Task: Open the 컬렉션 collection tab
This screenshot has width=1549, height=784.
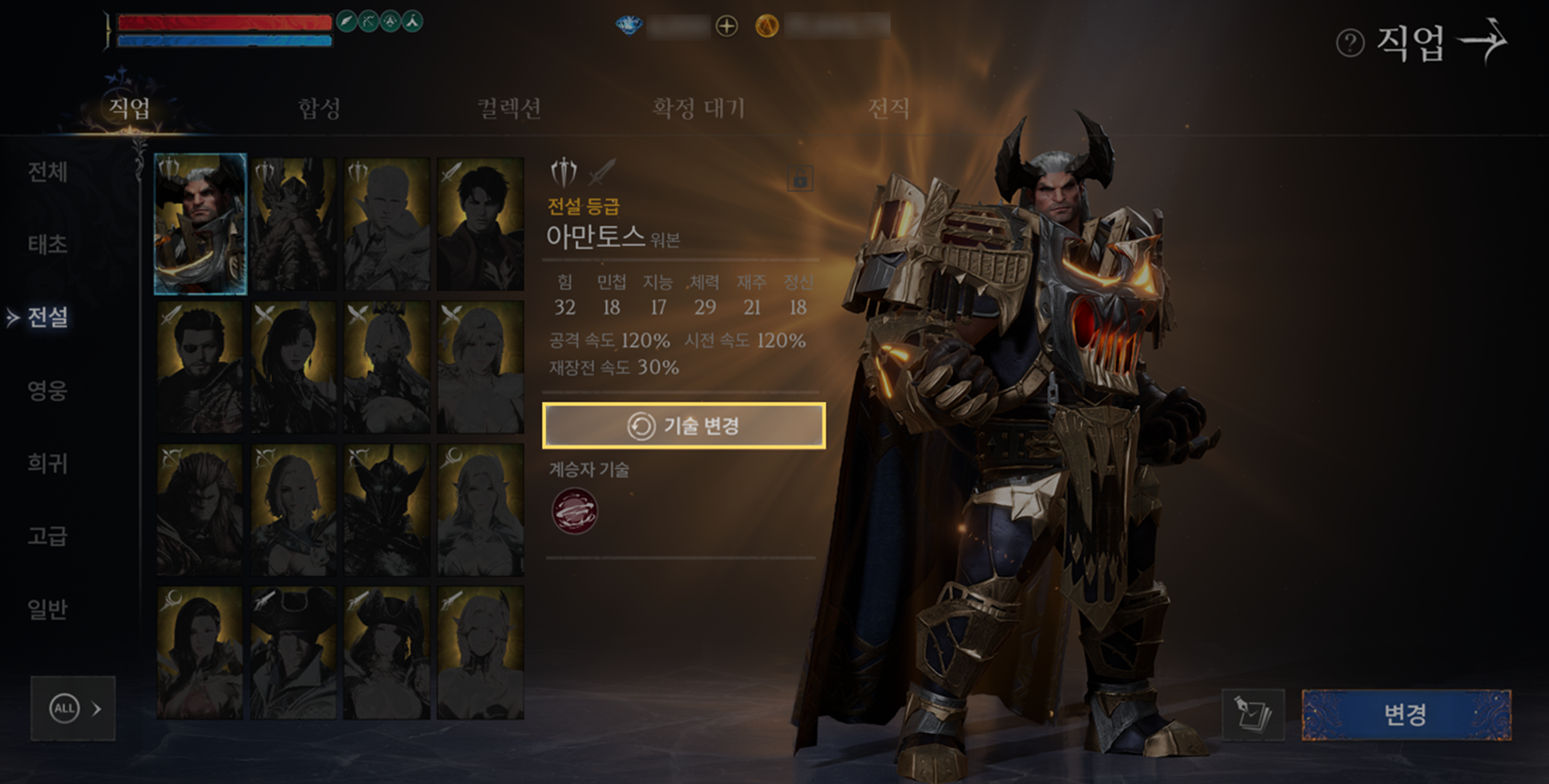Action: tap(509, 107)
